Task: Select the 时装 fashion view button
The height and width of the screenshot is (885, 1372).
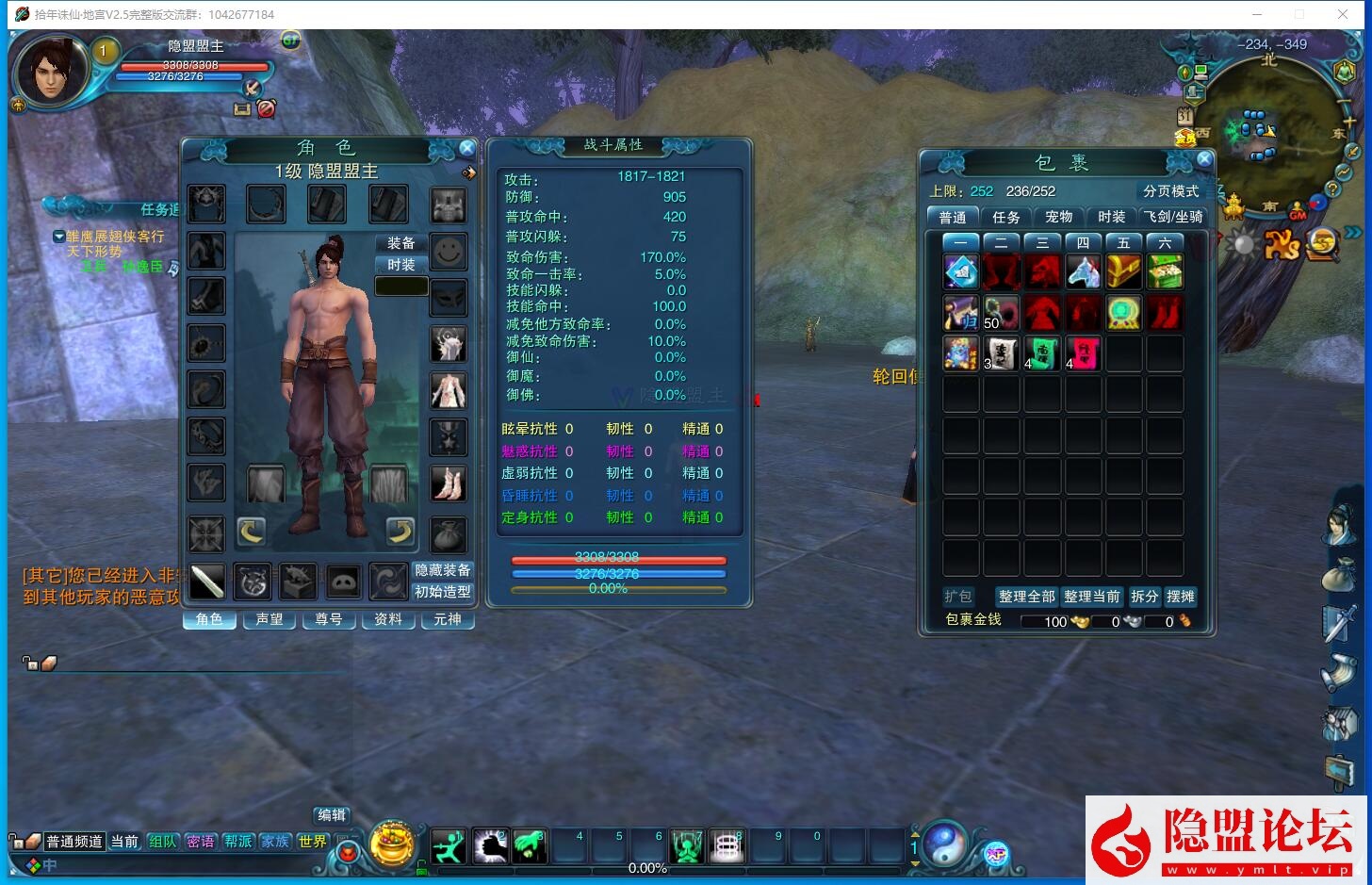Action: click(x=401, y=265)
